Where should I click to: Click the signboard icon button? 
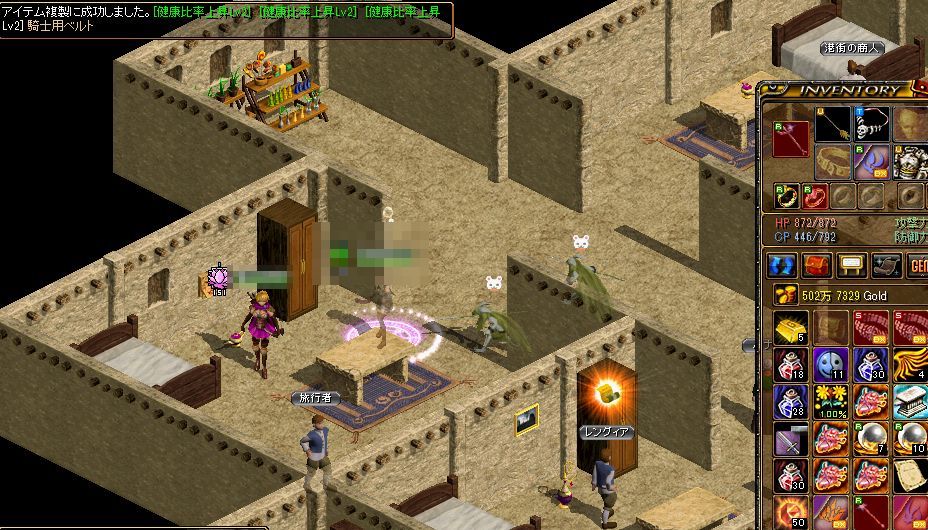tap(852, 265)
